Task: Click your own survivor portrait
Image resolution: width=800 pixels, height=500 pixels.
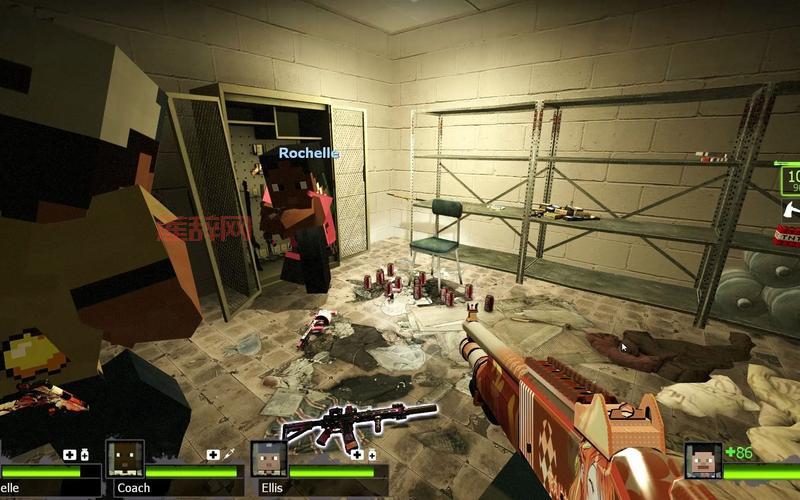Action: [703, 460]
